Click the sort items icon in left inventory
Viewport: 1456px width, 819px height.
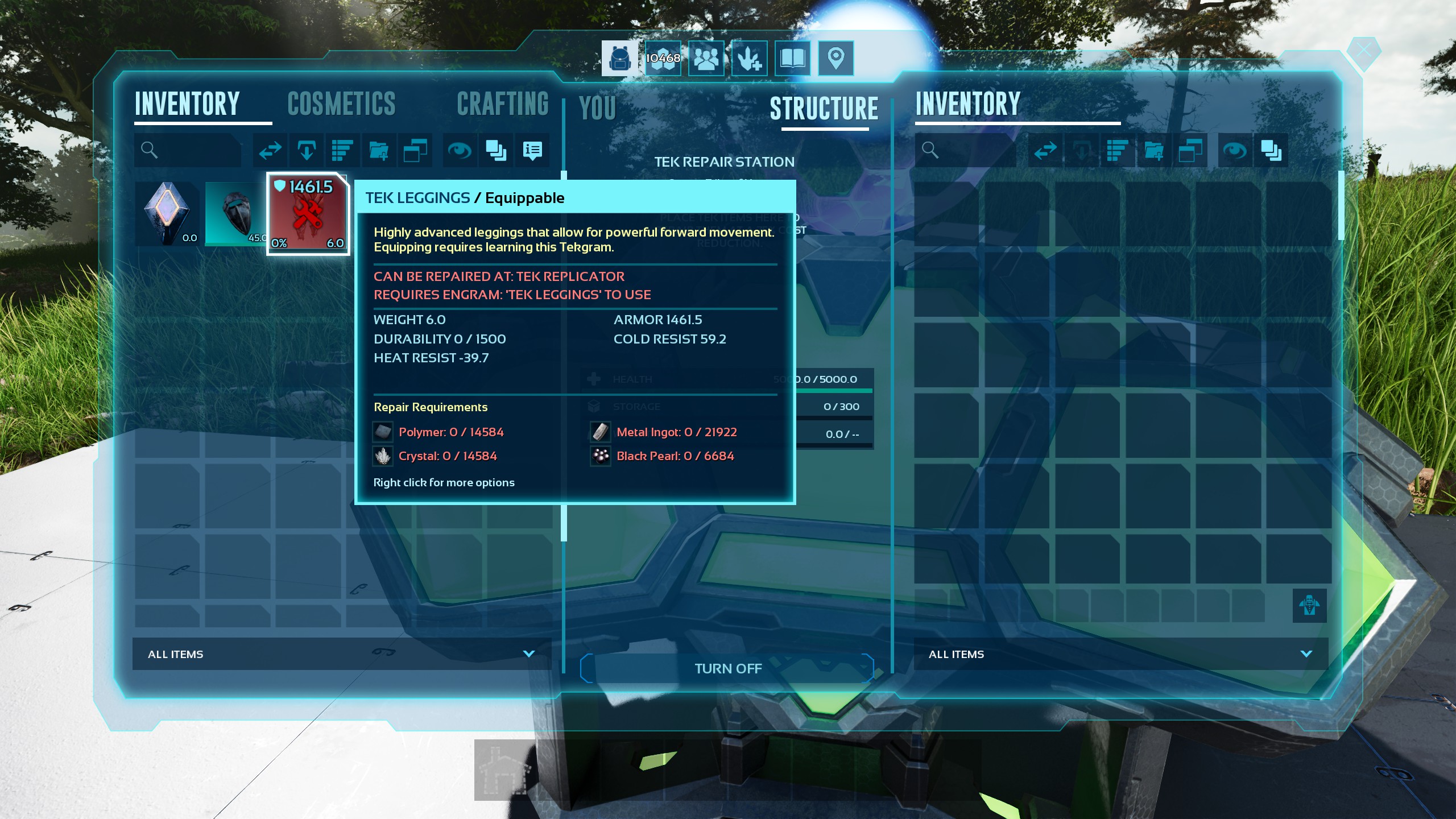[x=342, y=150]
